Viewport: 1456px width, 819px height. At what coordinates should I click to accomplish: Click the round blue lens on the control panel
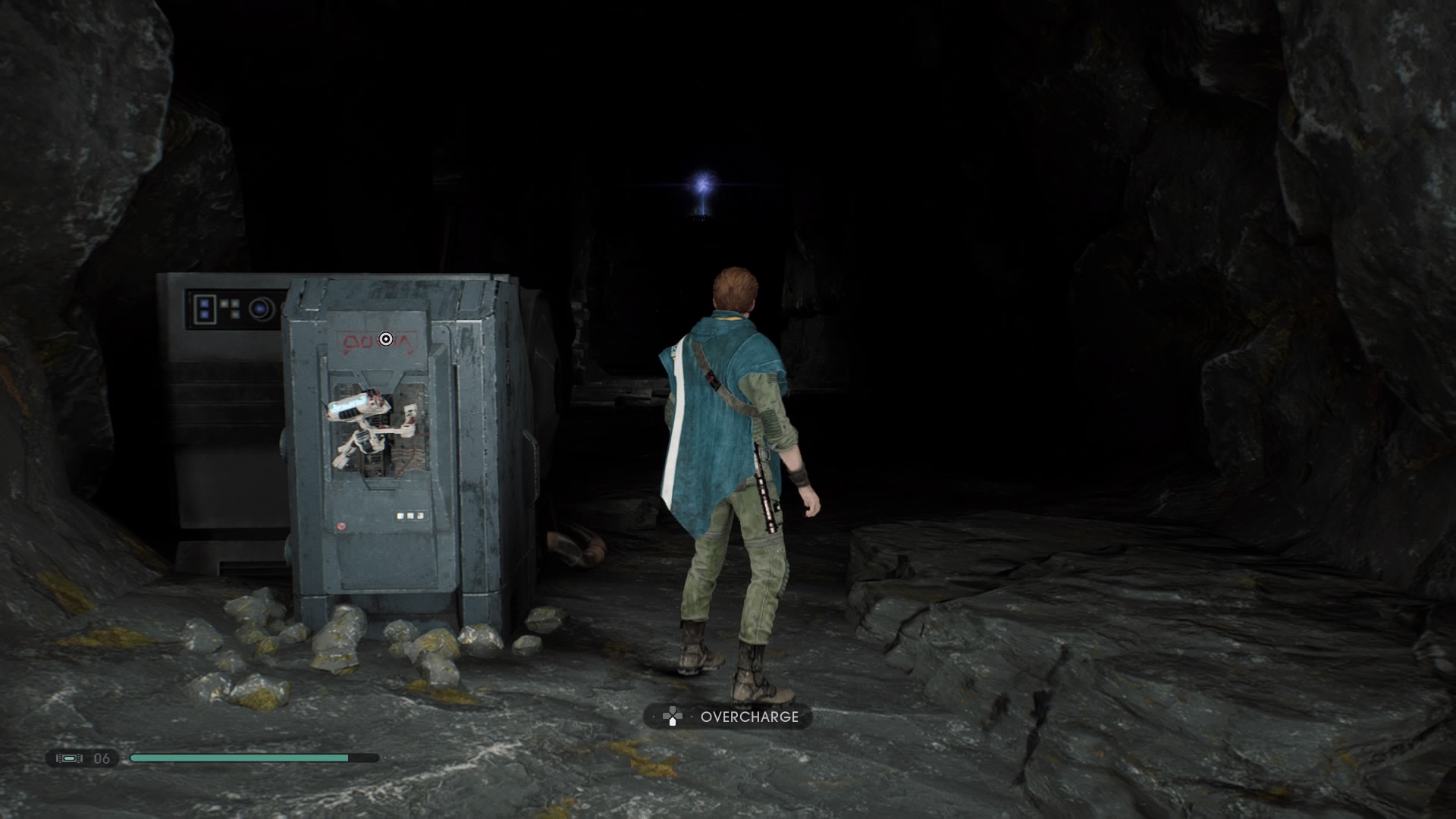pos(259,309)
